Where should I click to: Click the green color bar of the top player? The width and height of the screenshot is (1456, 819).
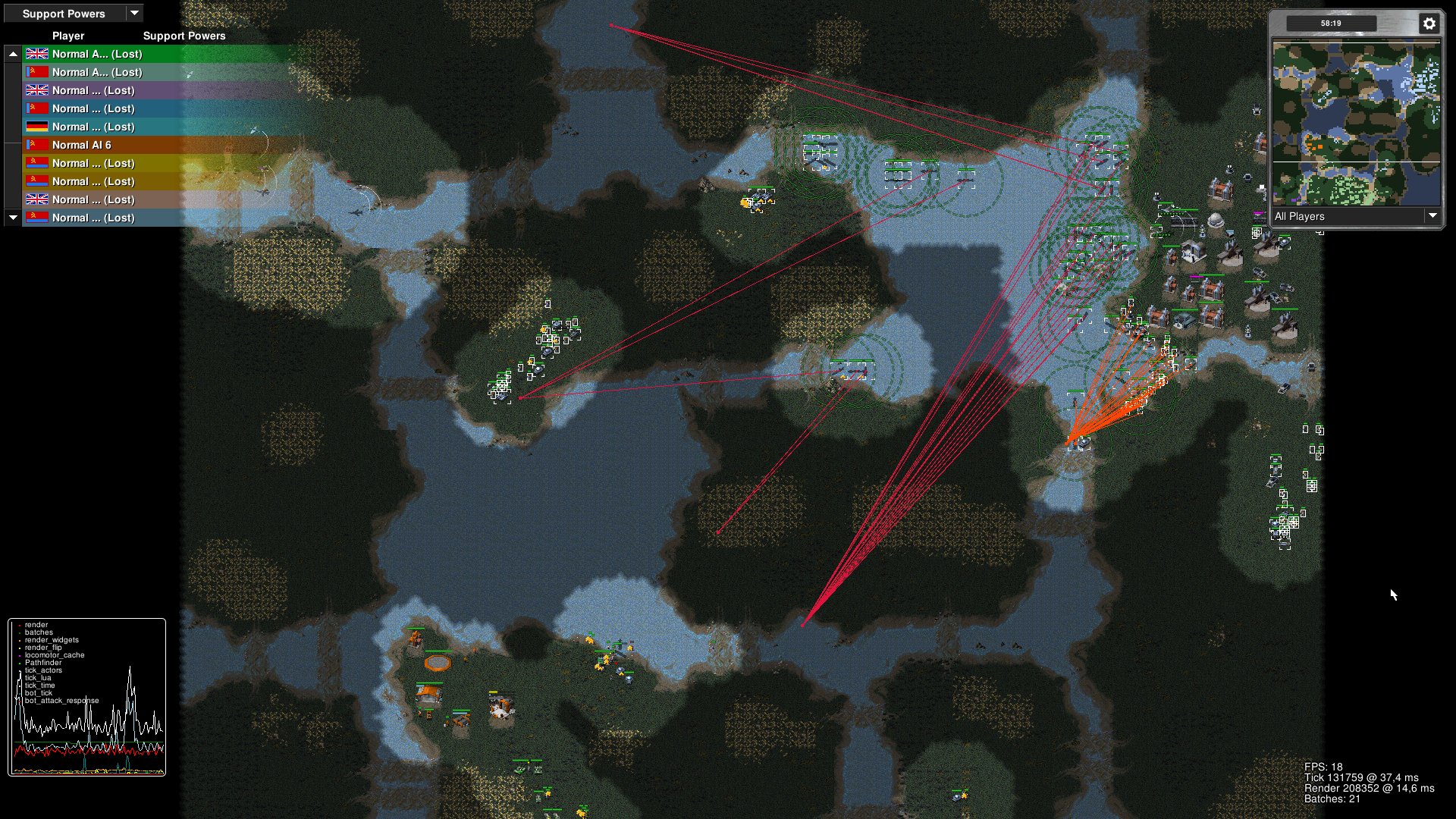click(x=227, y=54)
